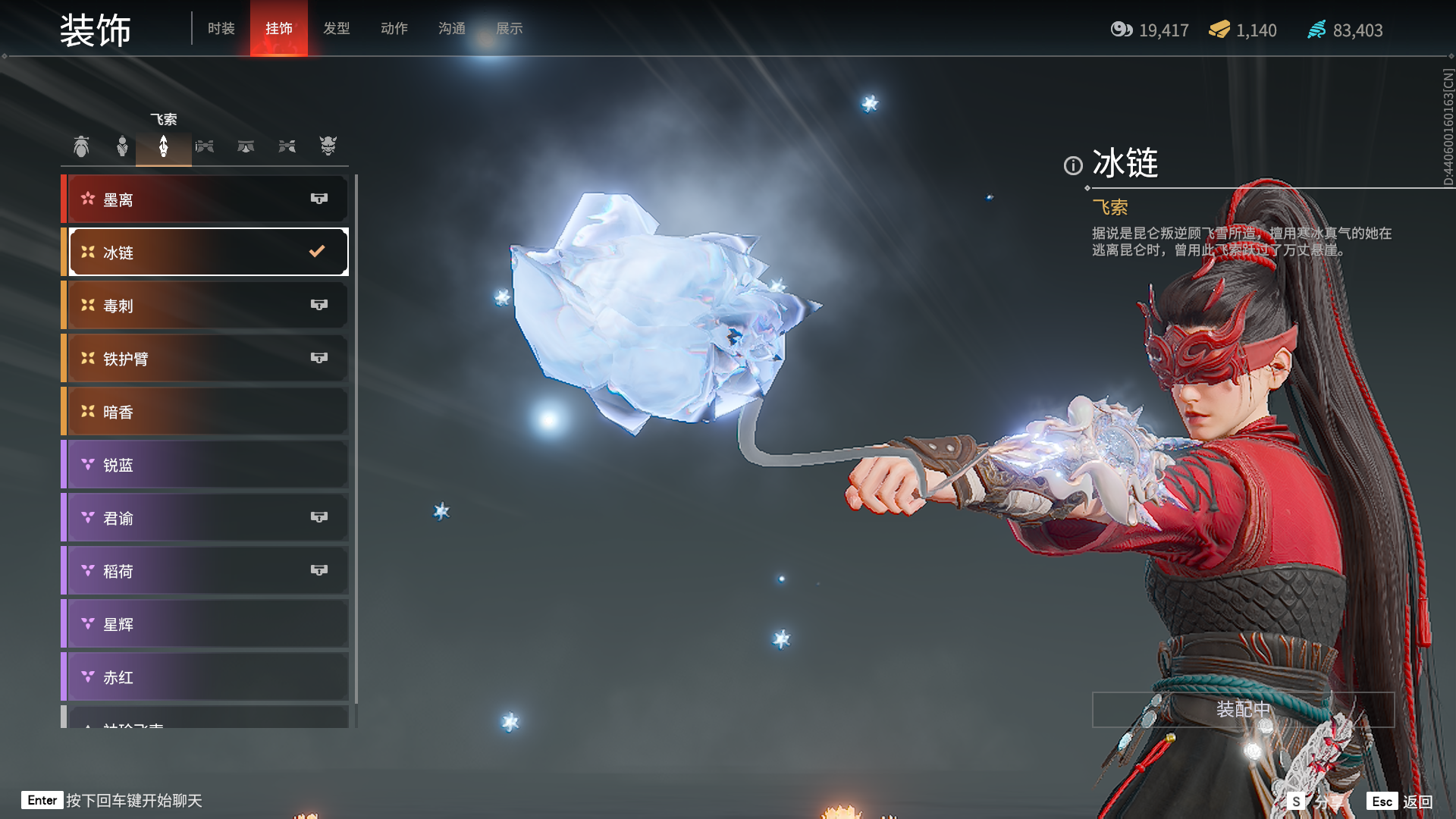
Task: Select the 动作 tab
Action: [x=394, y=29]
